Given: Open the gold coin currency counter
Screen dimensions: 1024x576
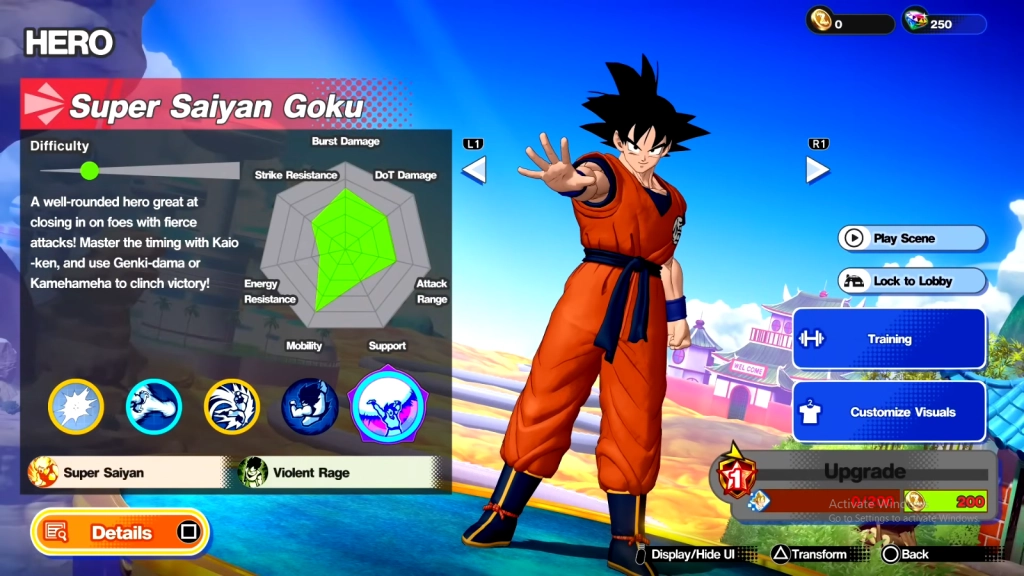Looking at the screenshot, I should click(850, 23).
